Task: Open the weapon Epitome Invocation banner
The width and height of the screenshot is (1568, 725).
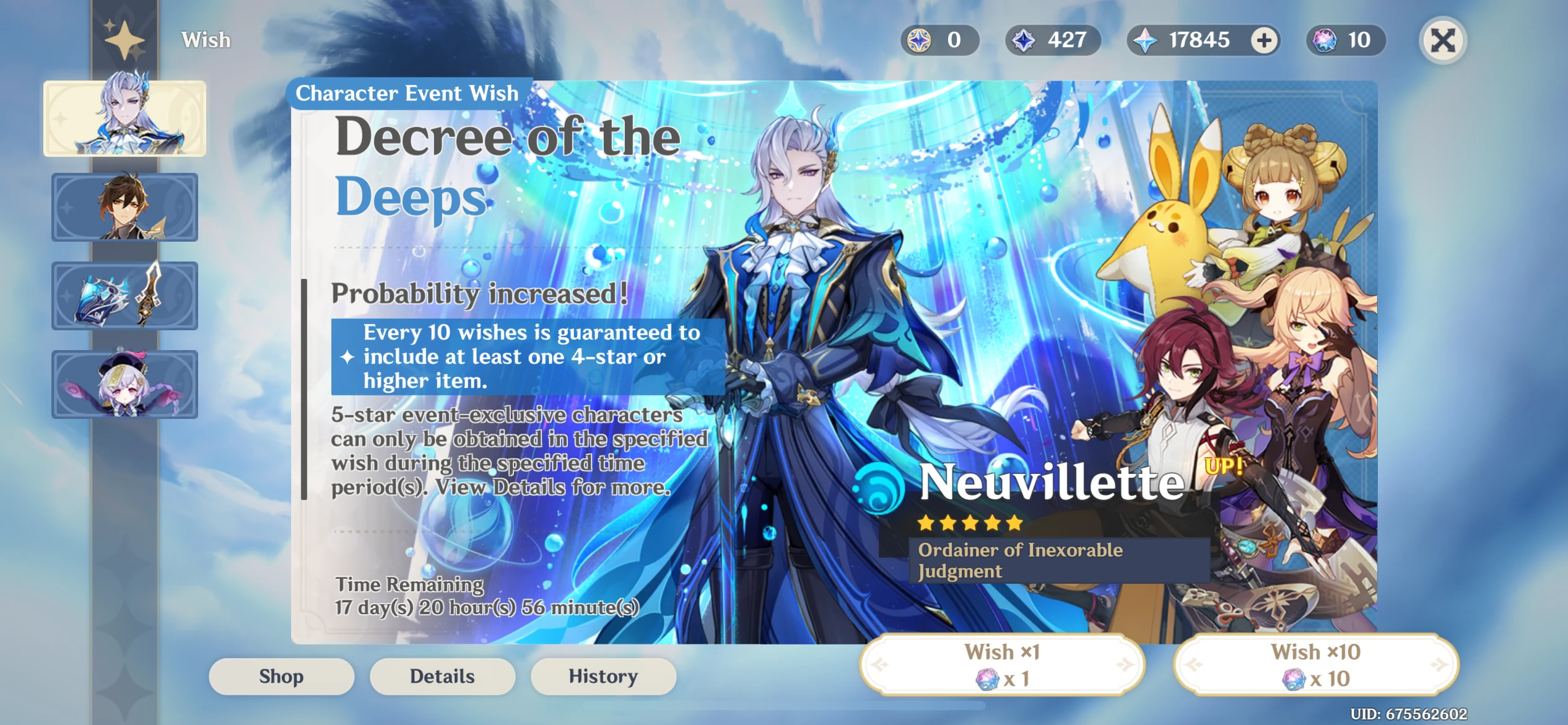Action: [124, 295]
